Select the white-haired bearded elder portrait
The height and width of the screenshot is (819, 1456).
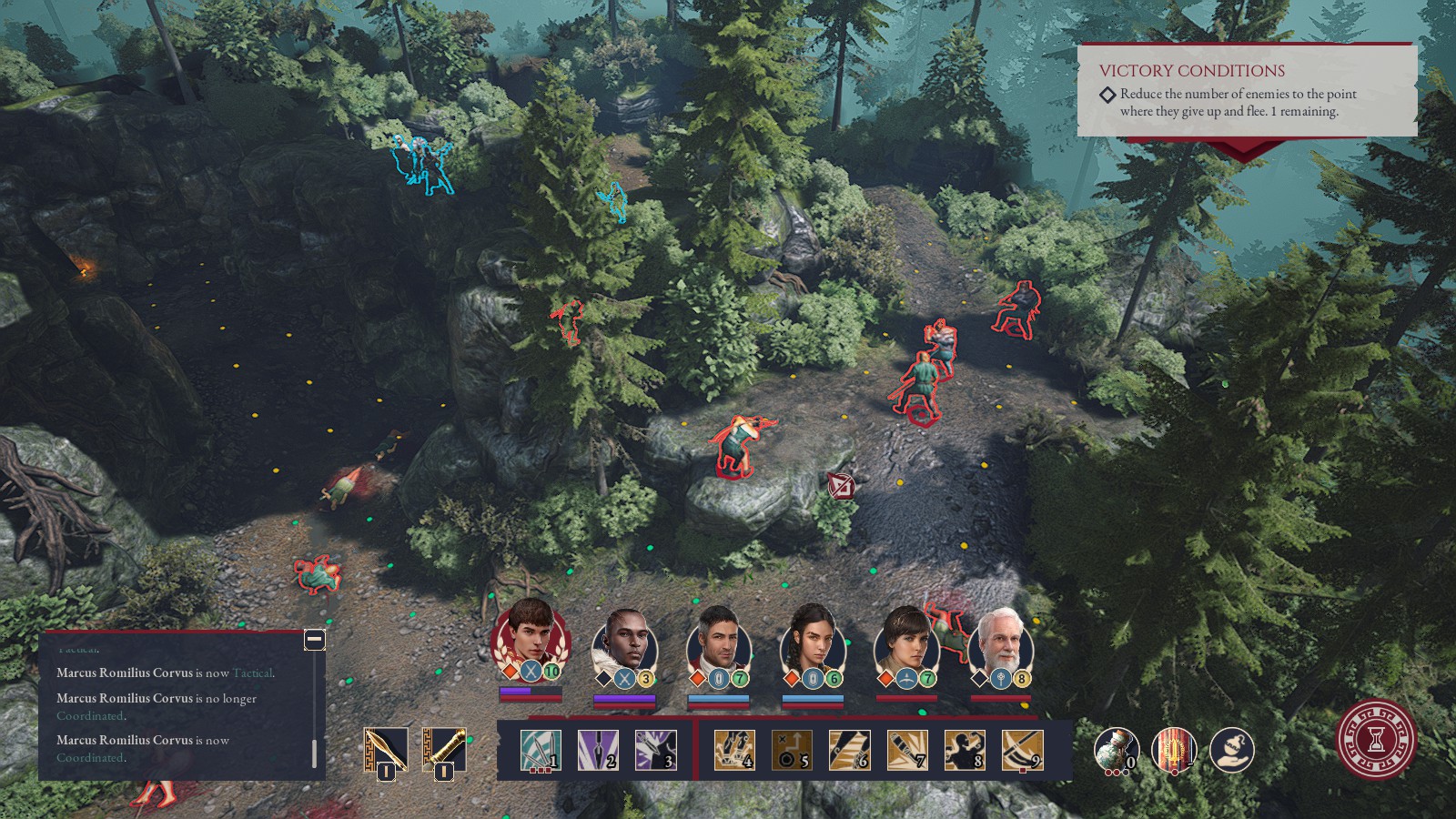pyautogui.click(x=1000, y=641)
